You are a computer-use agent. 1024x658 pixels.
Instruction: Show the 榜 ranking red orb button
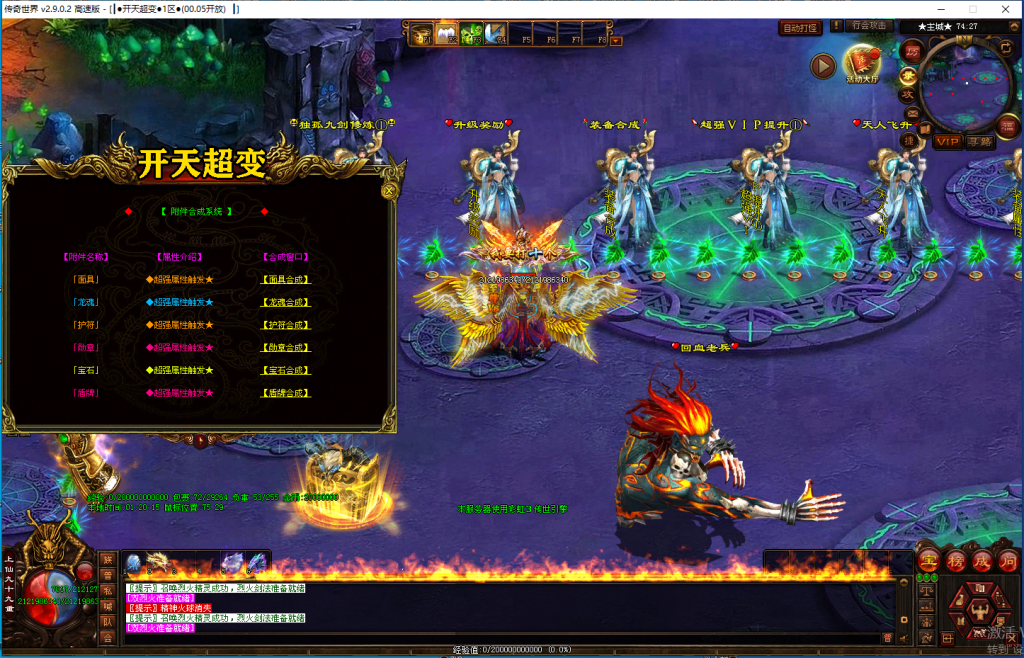(955, 560)
